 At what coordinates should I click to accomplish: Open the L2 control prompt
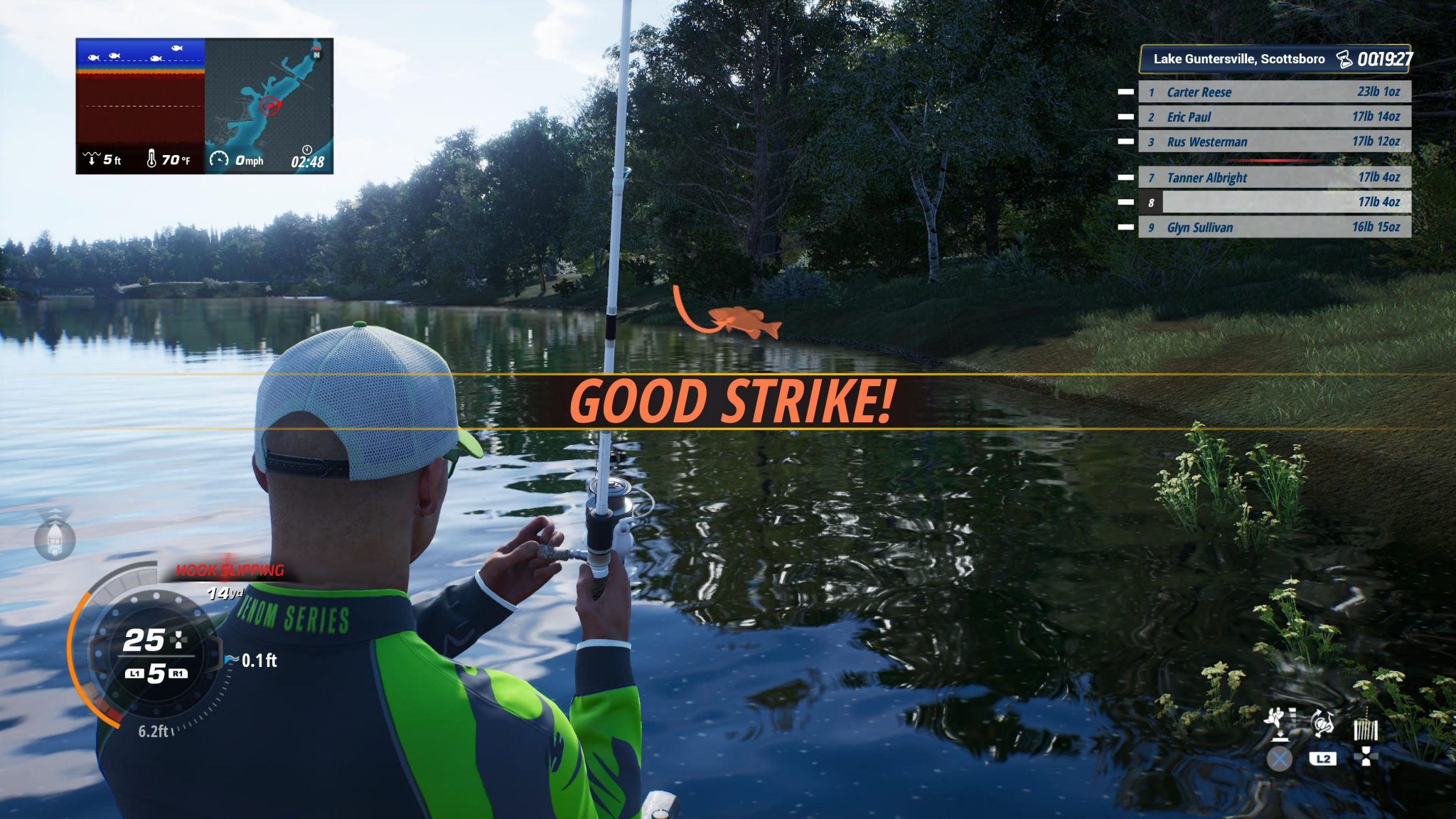click(x=1324, y=757)
